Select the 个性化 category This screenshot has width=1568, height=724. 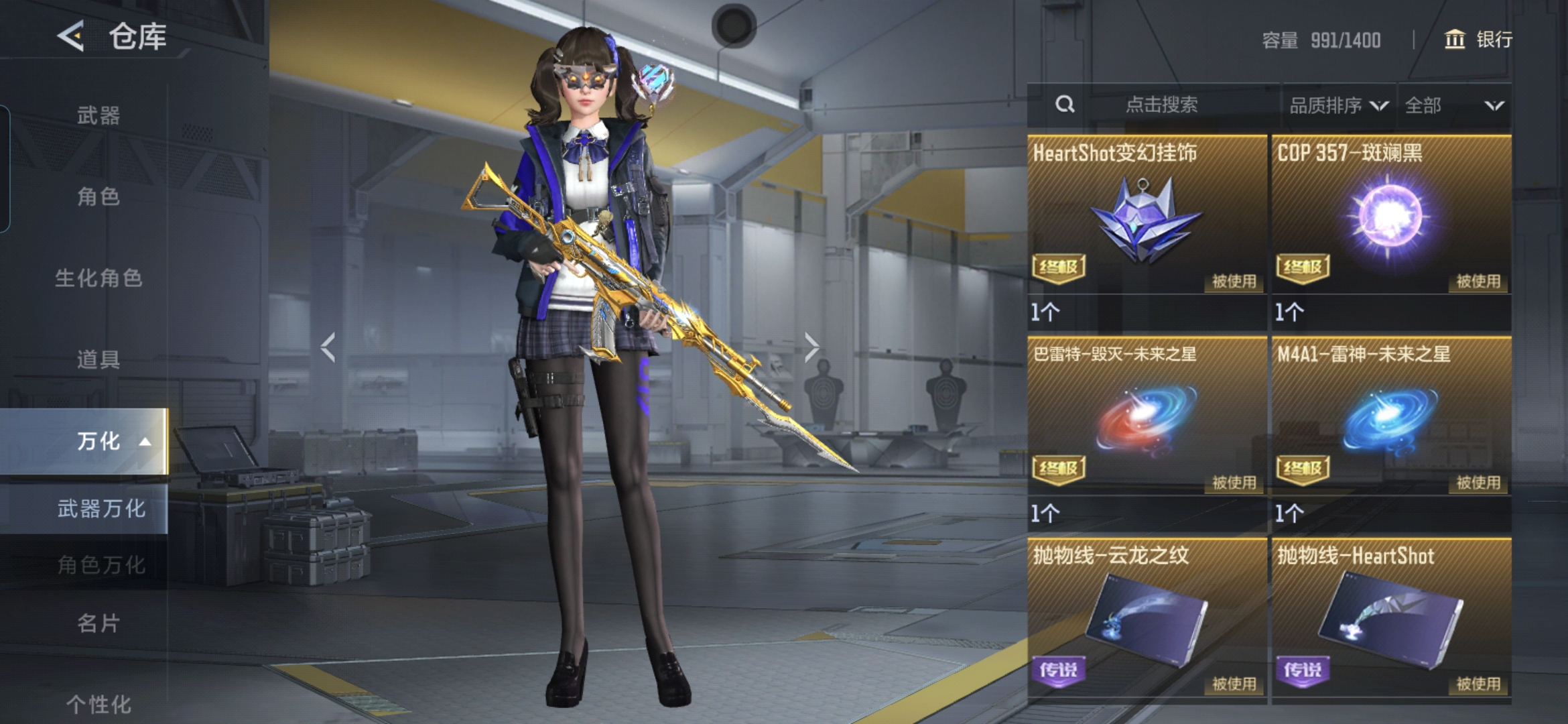pyautogui.click(x=99, y=704)
